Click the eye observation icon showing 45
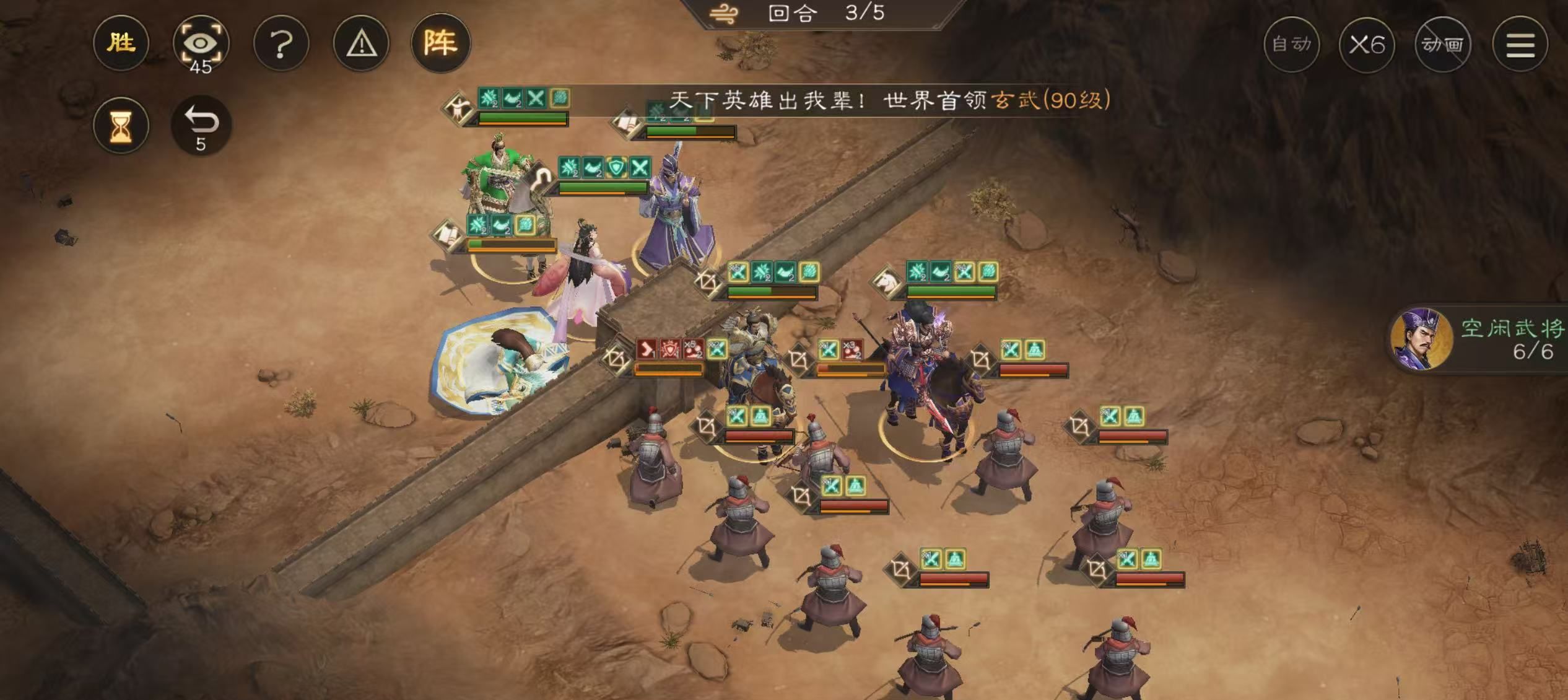The width and height of the screenshot is (1568, 700). [x=200, y=43]
